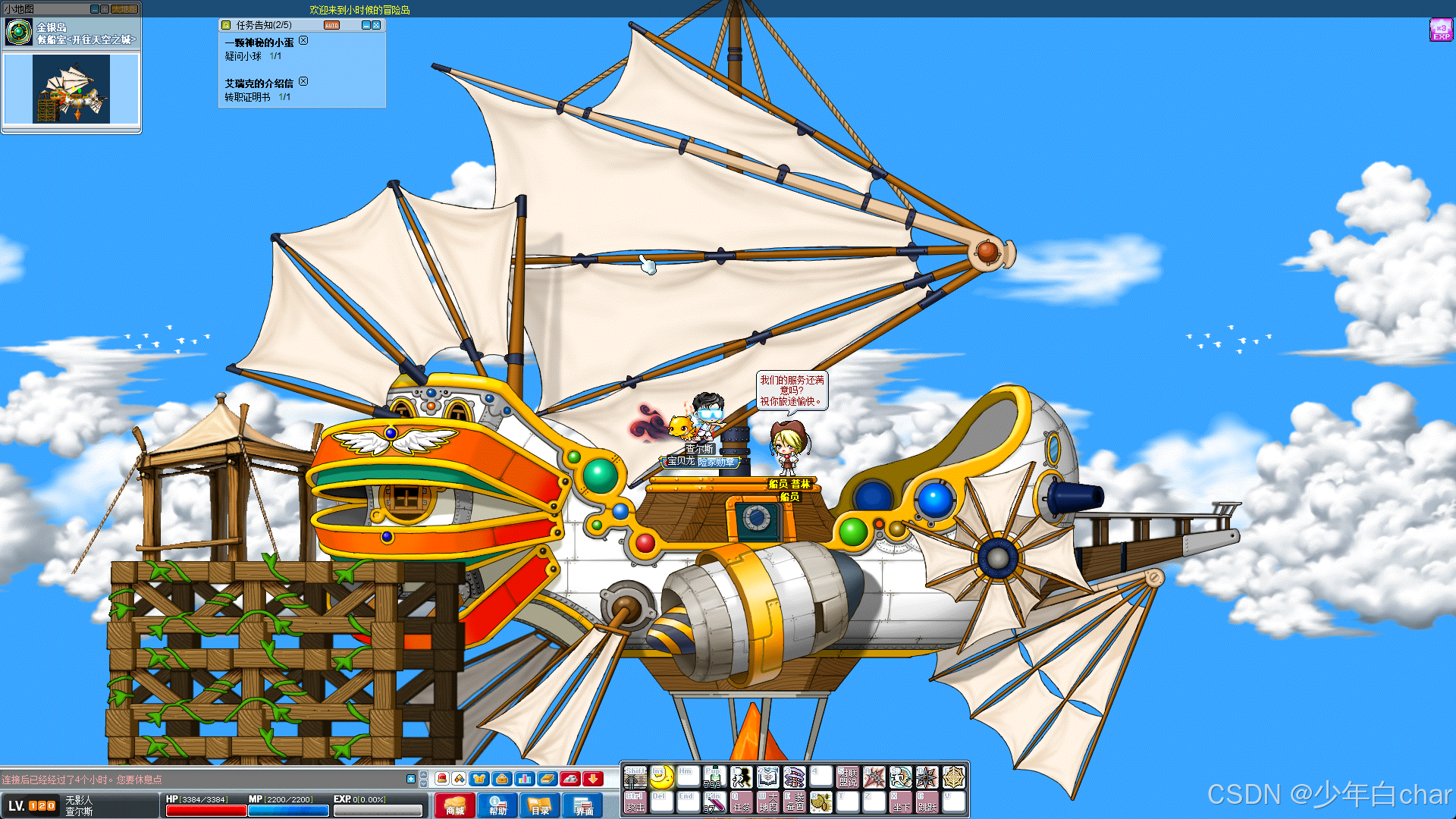Open the bag inventory shortcut icon
This screenshot has height=819, width=1456.
[x=501, y=779]
